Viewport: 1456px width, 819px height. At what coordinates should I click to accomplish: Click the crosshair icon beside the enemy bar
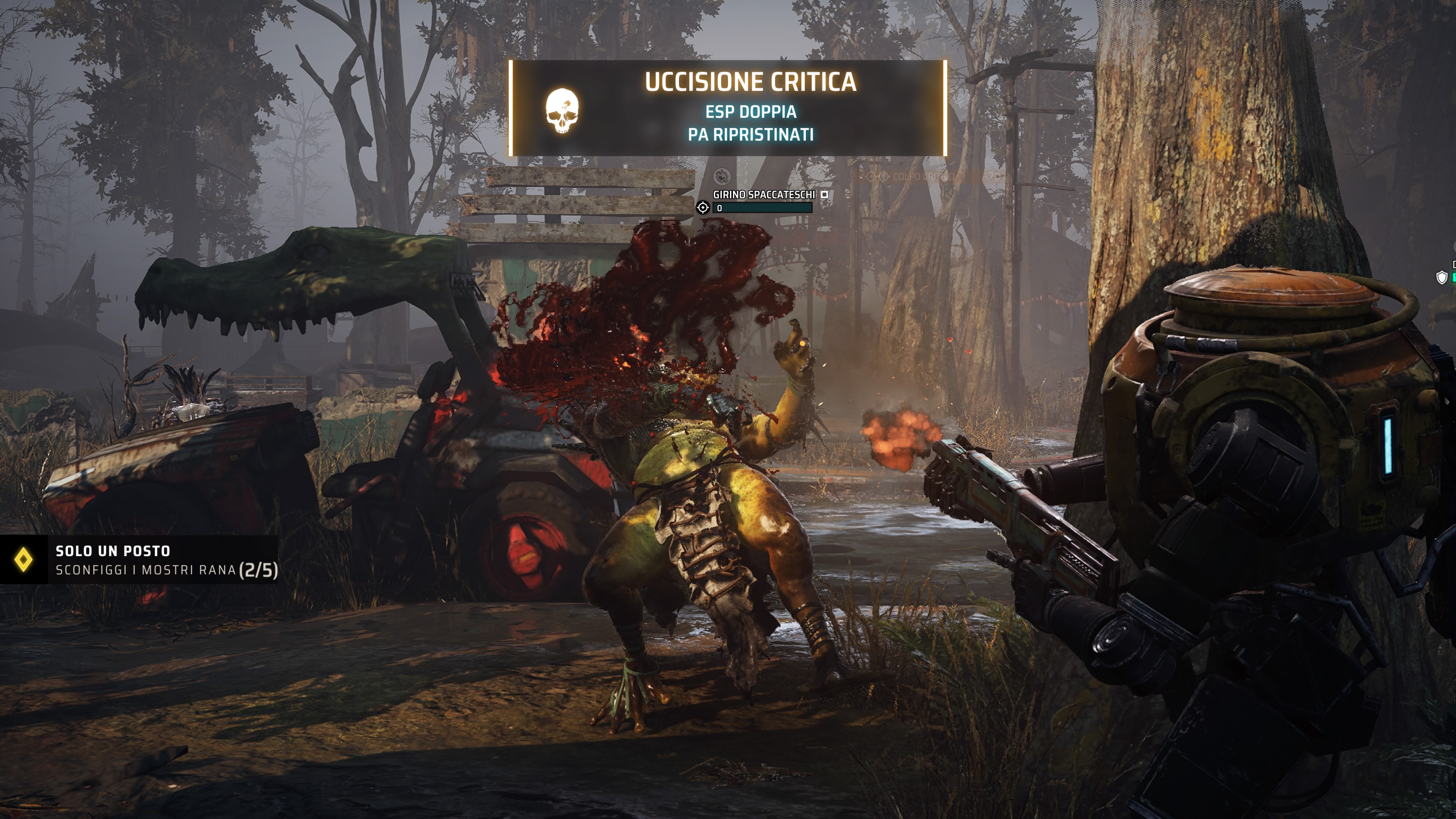pyautogui.click(x=703, y=207)
